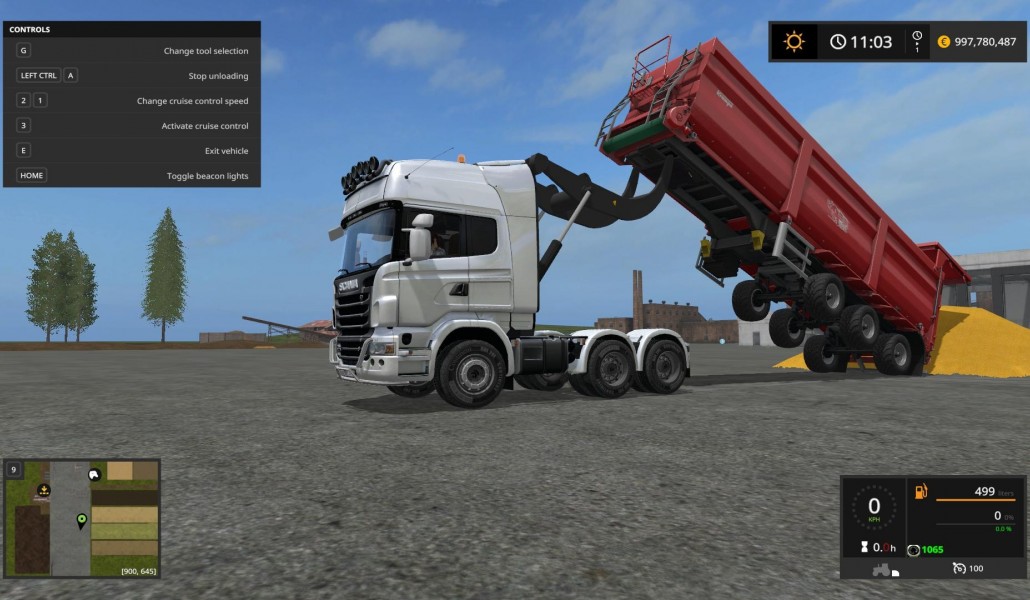Click the orange fuel pump icon
Viewport: 1030px width, 600px height.
click(x=921, y=491)
